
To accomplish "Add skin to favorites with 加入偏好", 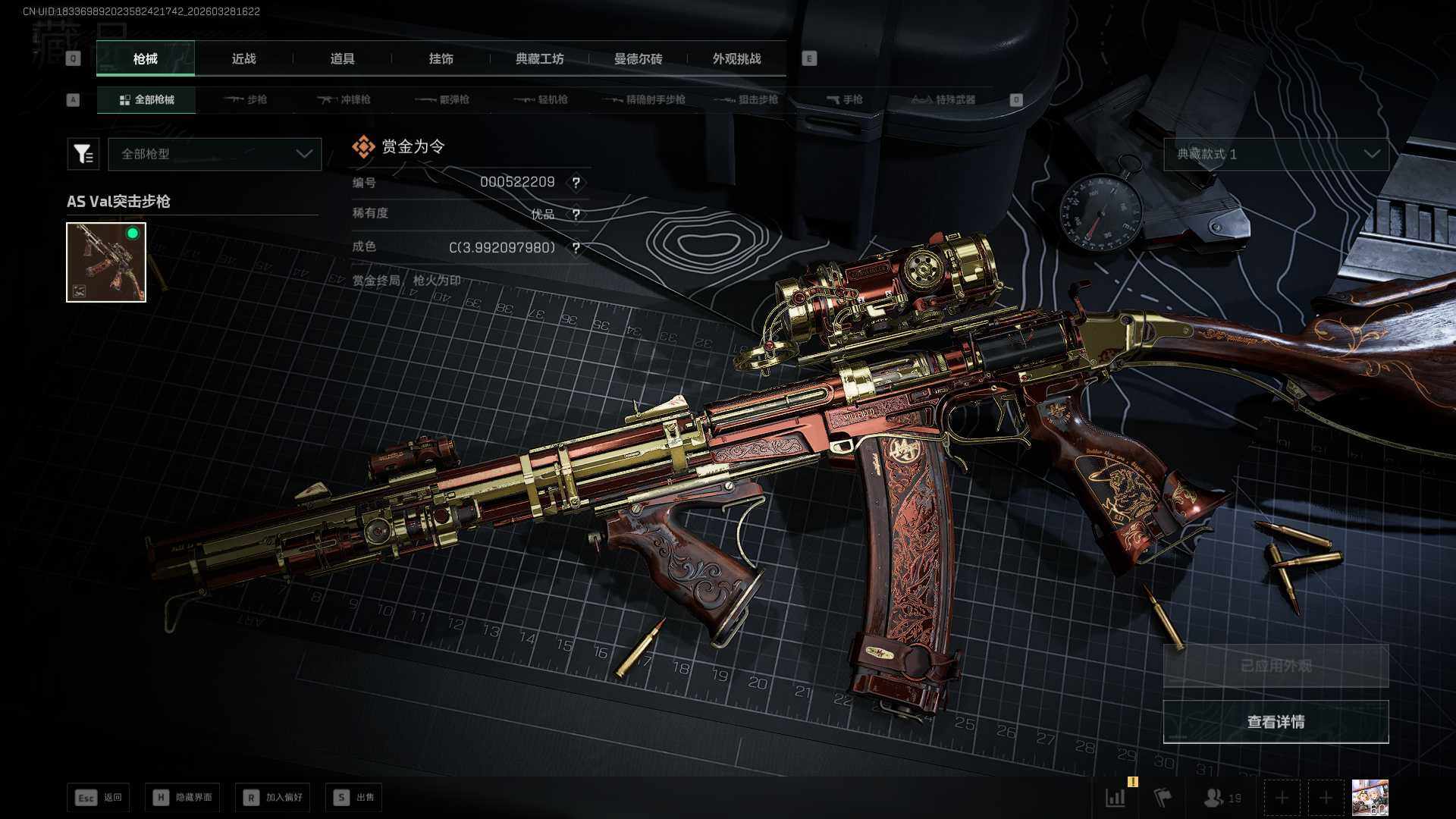I will point(273,798).
